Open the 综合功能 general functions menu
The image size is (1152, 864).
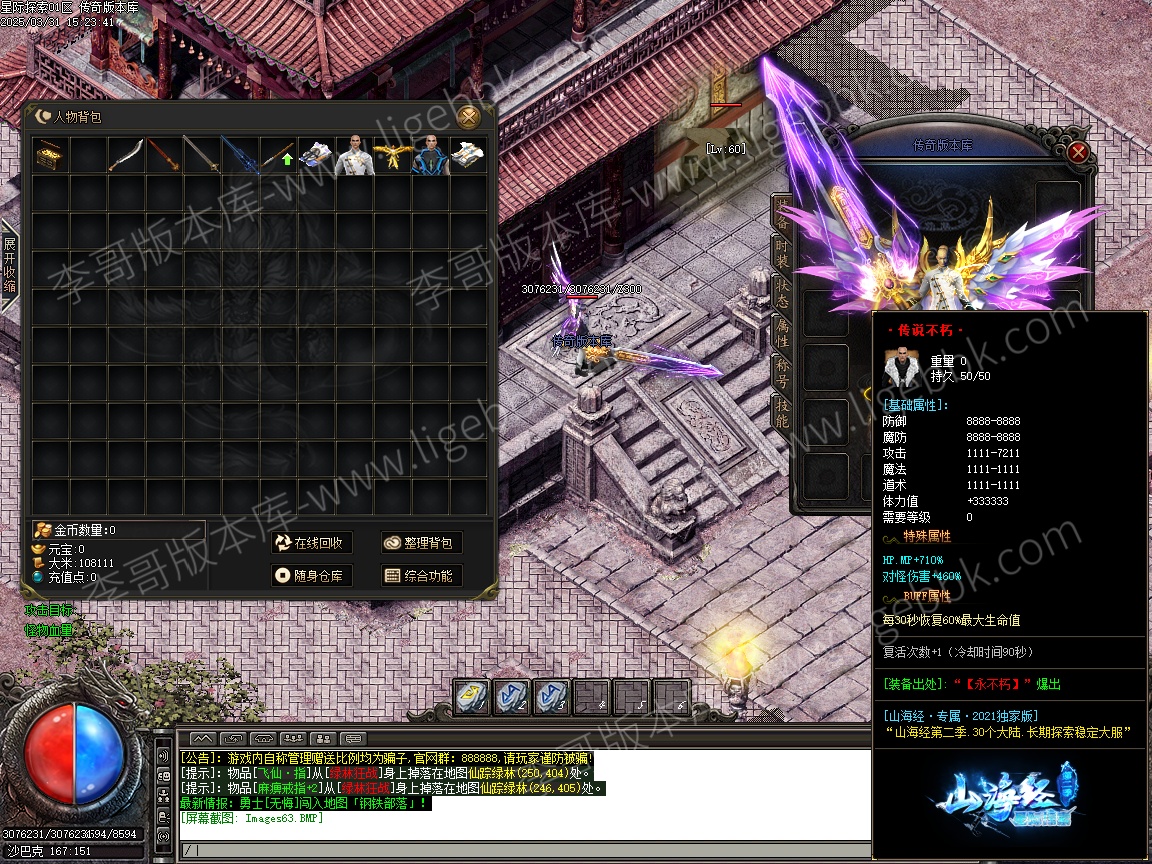(x=421, y=576)
